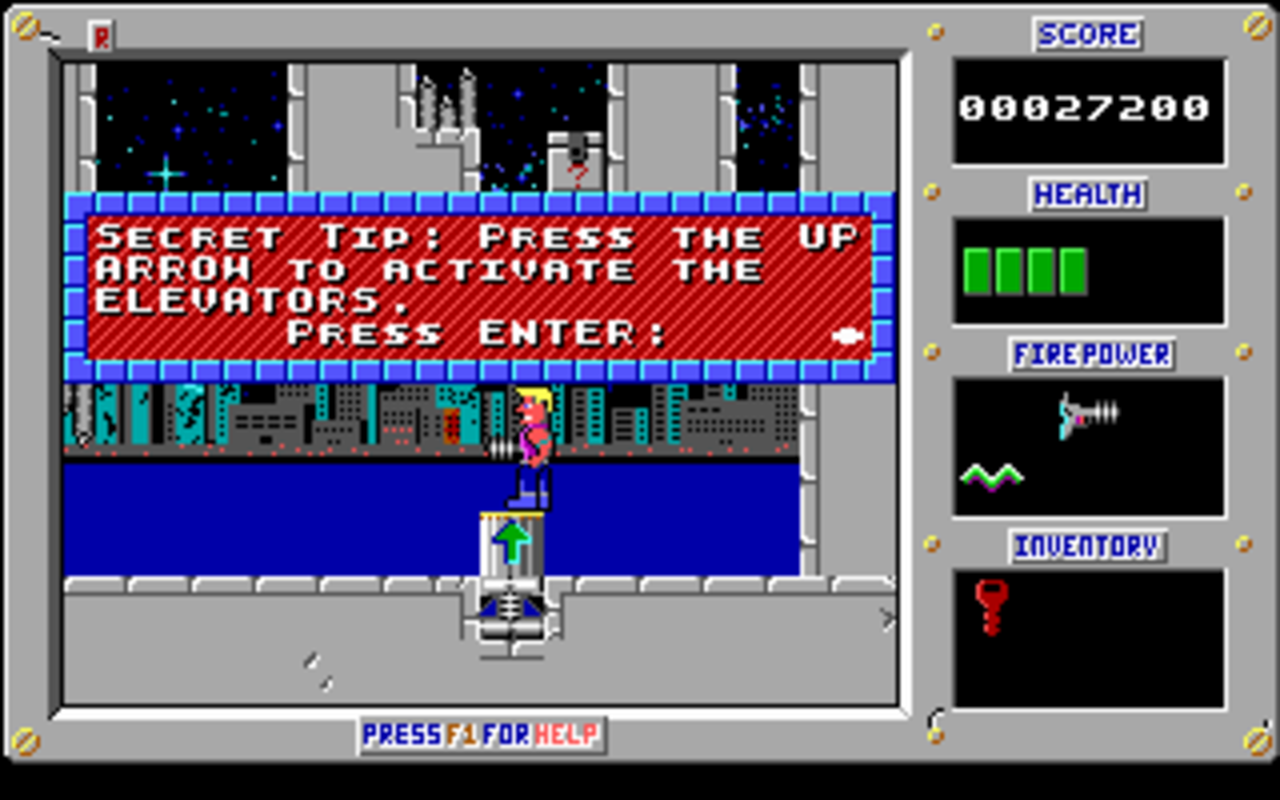Dismiss the SECRET TIP message box
1280x800 pixels.
click(480, 285)
